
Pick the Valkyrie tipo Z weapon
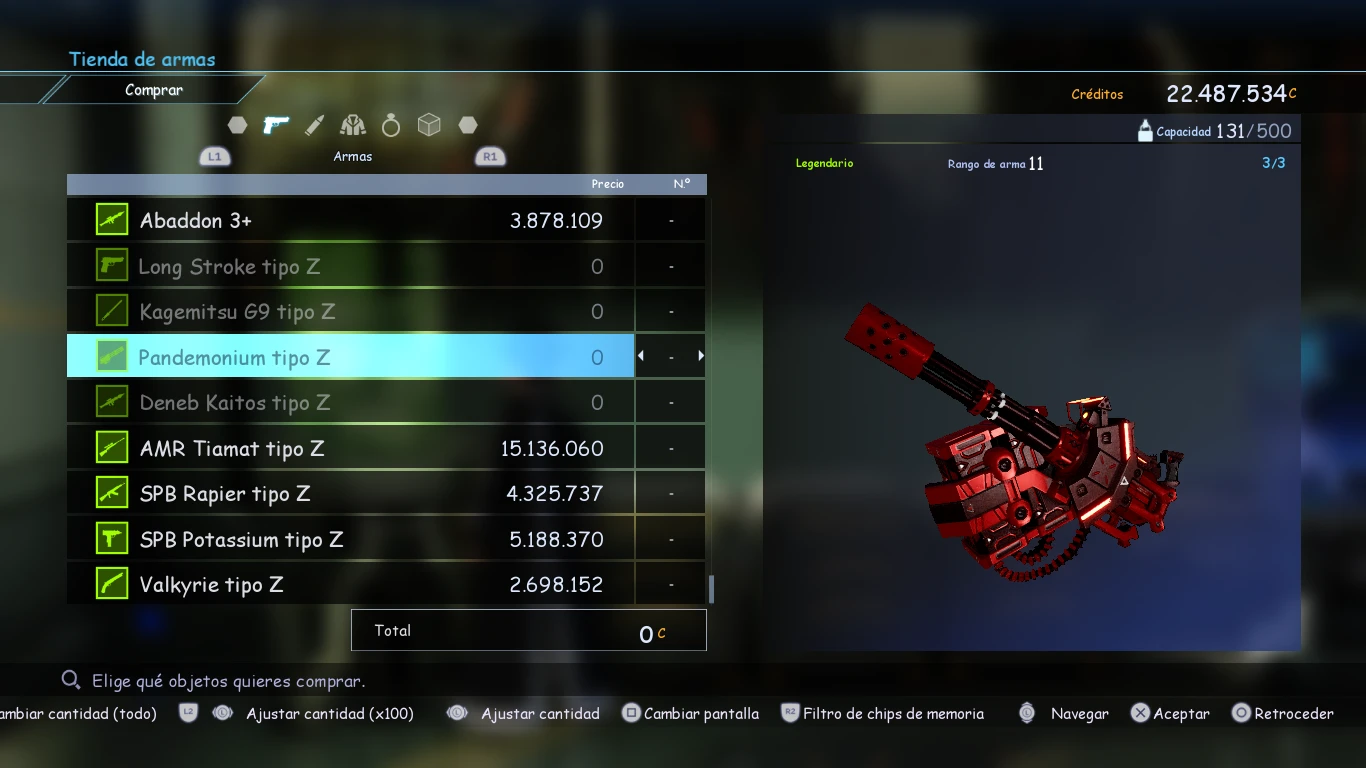(x=350, y=585)
